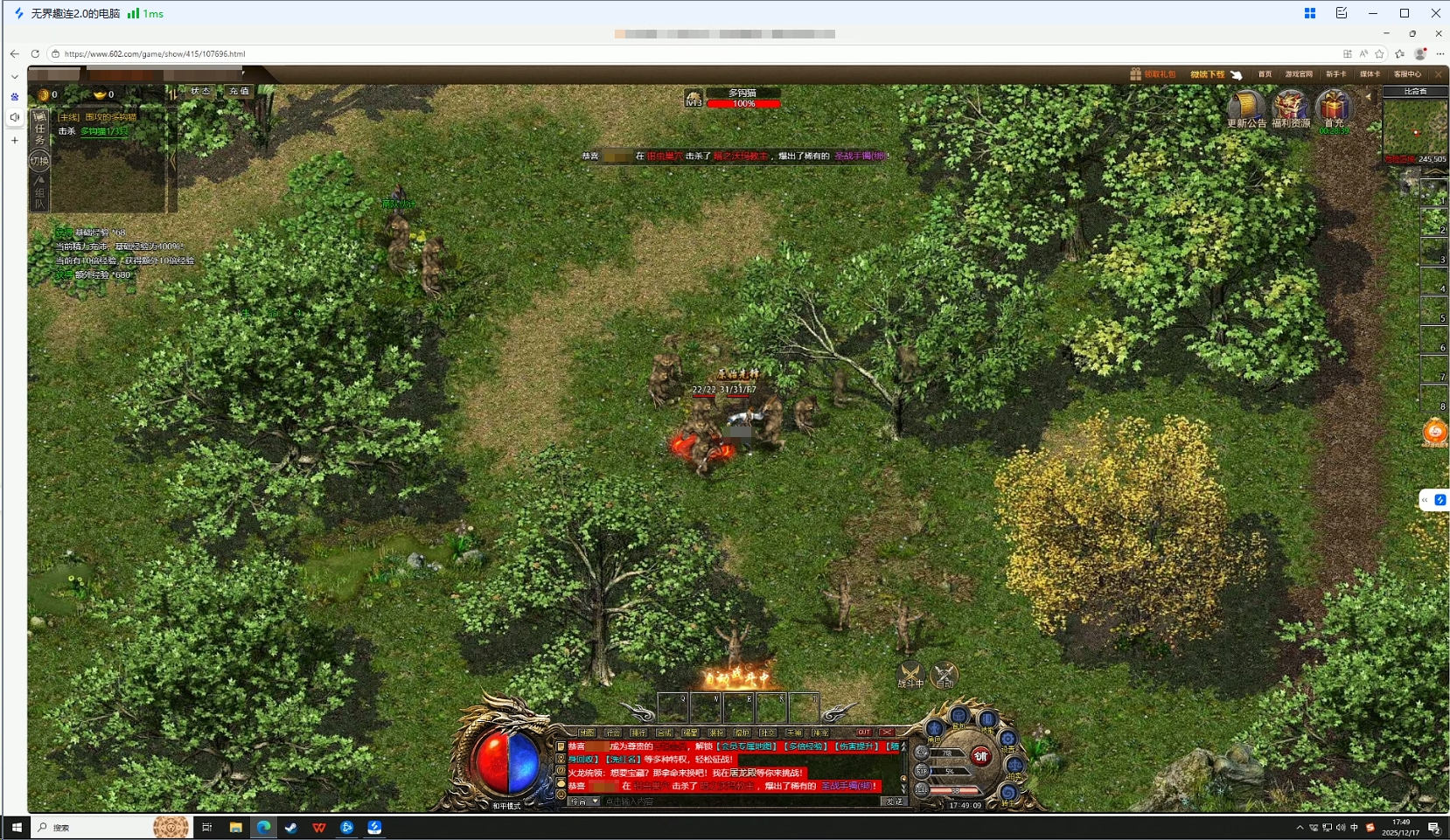Click the 战斗中 combat mode icon

pos(910,675)
